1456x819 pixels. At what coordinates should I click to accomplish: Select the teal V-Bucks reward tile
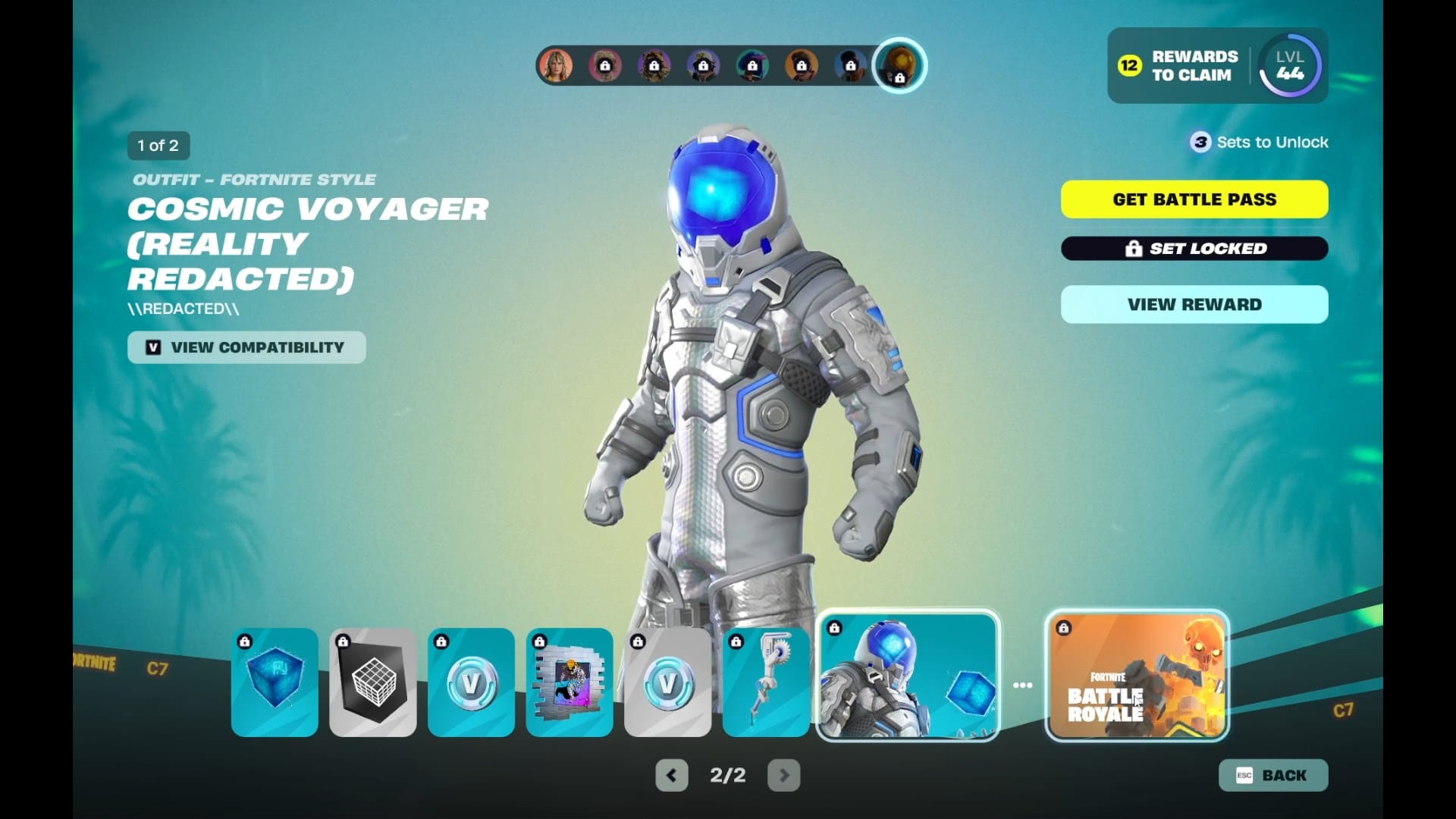pos(471,682)
